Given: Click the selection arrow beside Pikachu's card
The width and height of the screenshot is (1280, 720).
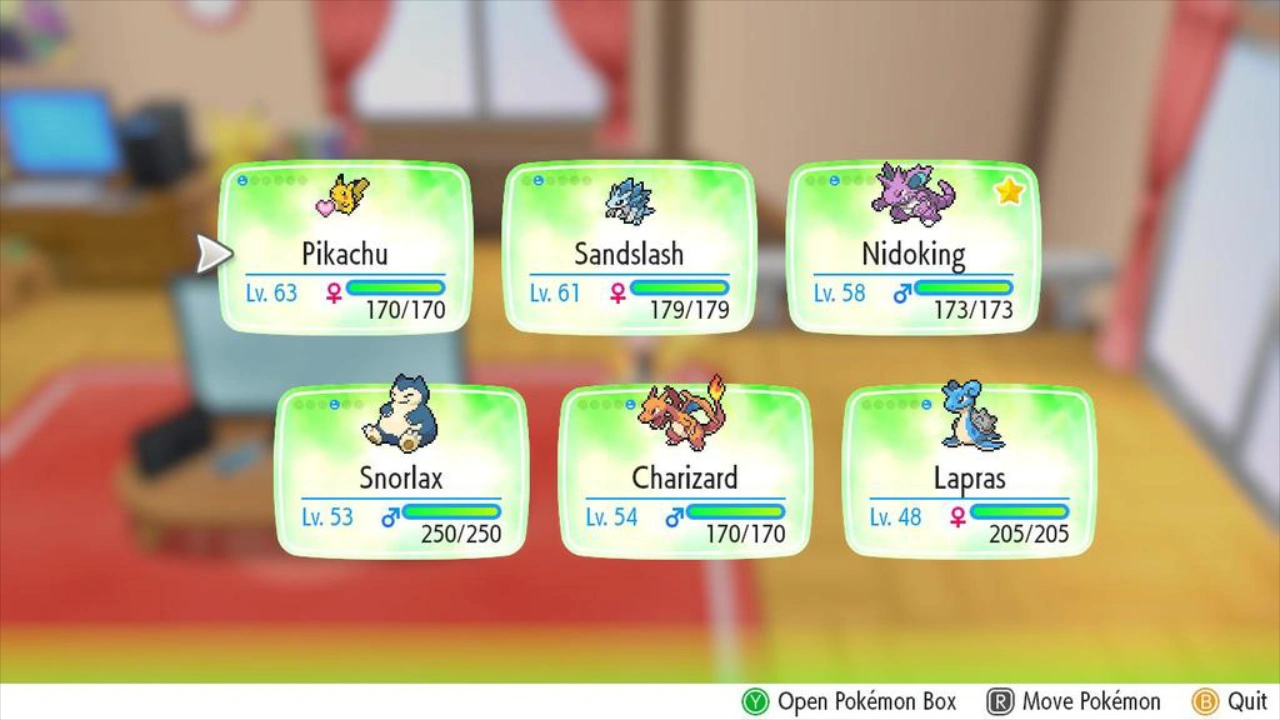Looking at the screenshot, I should 213,252.
